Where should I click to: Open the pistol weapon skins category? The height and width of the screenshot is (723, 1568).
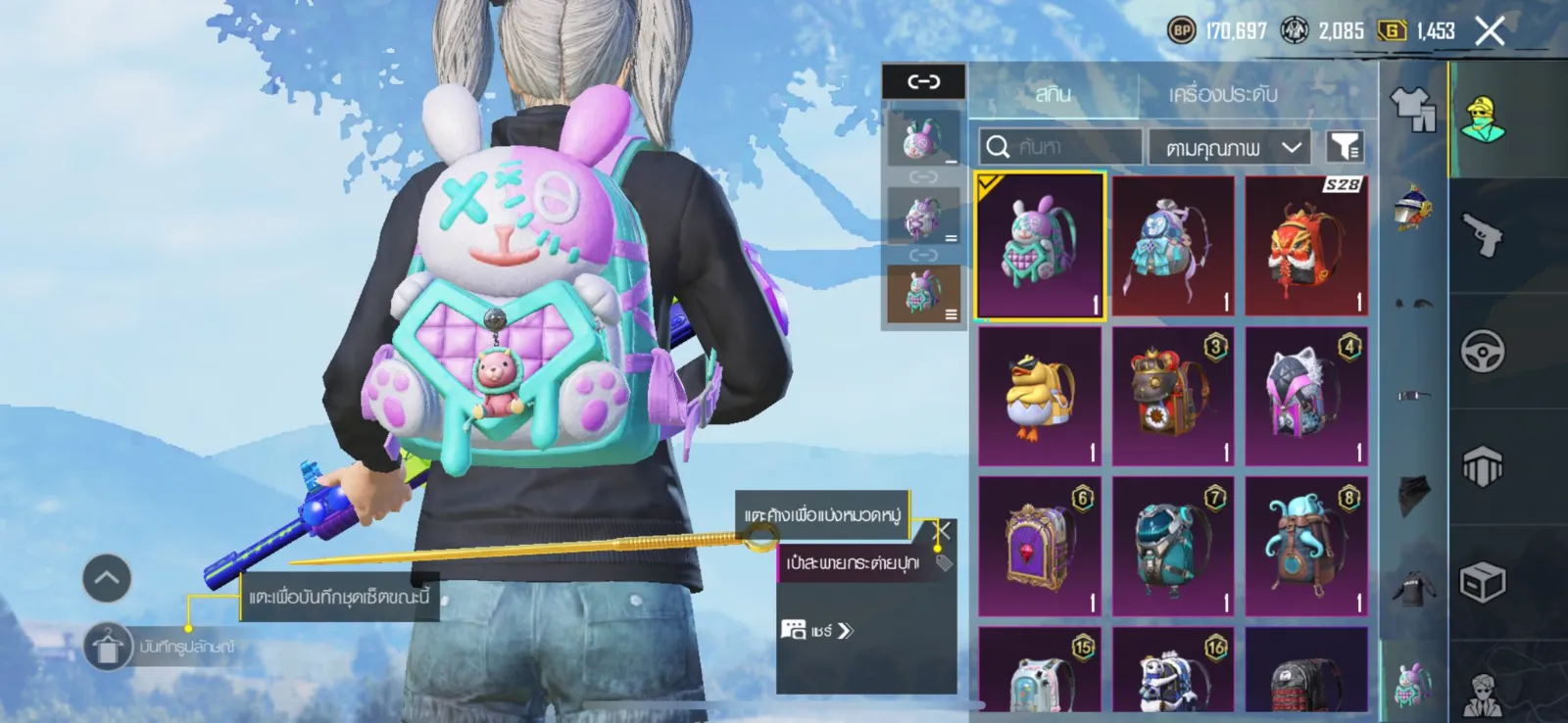tap(1483, 234)
